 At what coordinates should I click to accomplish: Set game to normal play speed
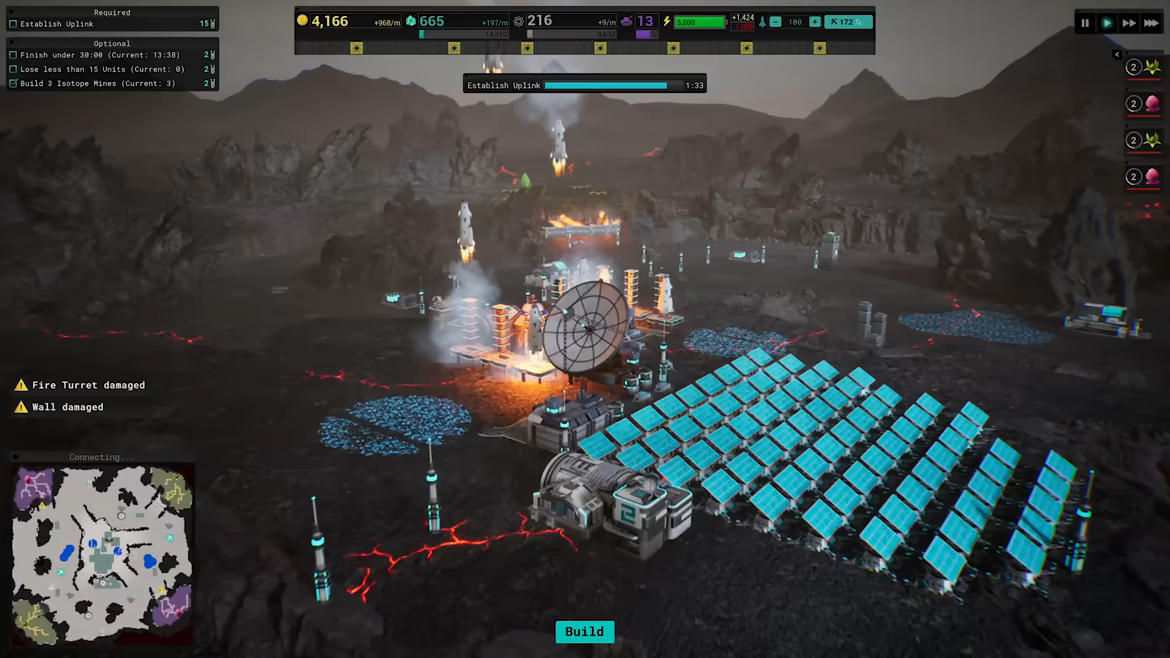[x=1107, y=23]
